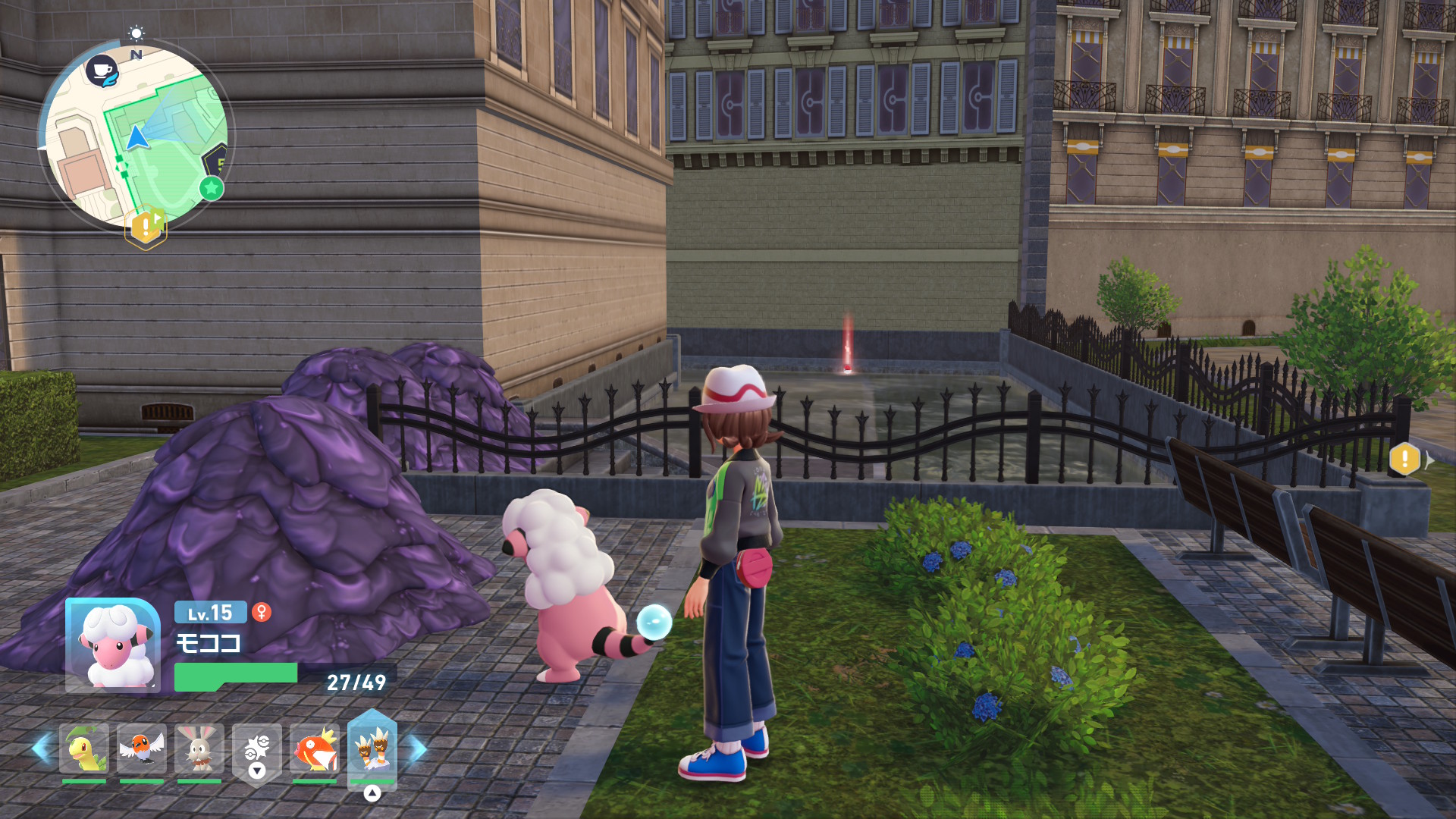The image size is (1456, 819).
Task: Choose Magikarp in the party bar
Action: [315, 749]
